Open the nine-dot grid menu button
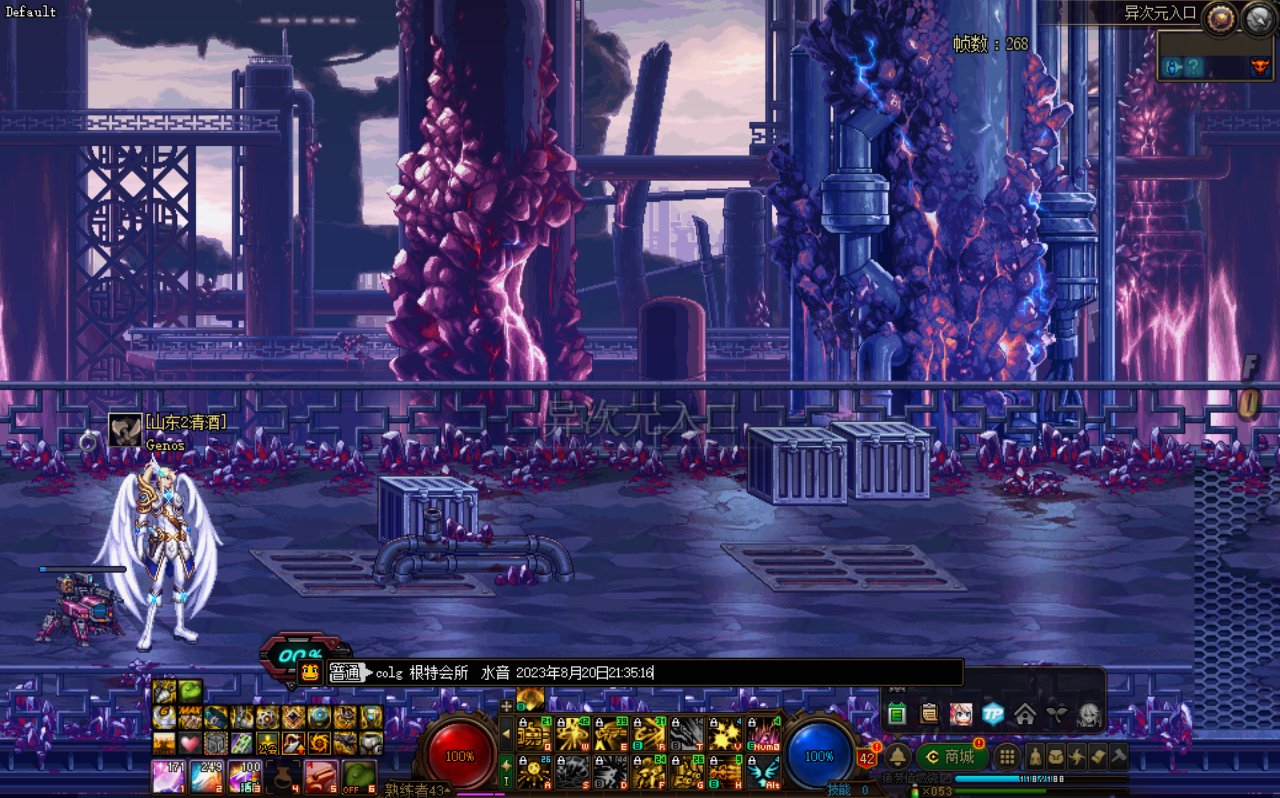1280x798 pixels. (x=1007, y=756)
